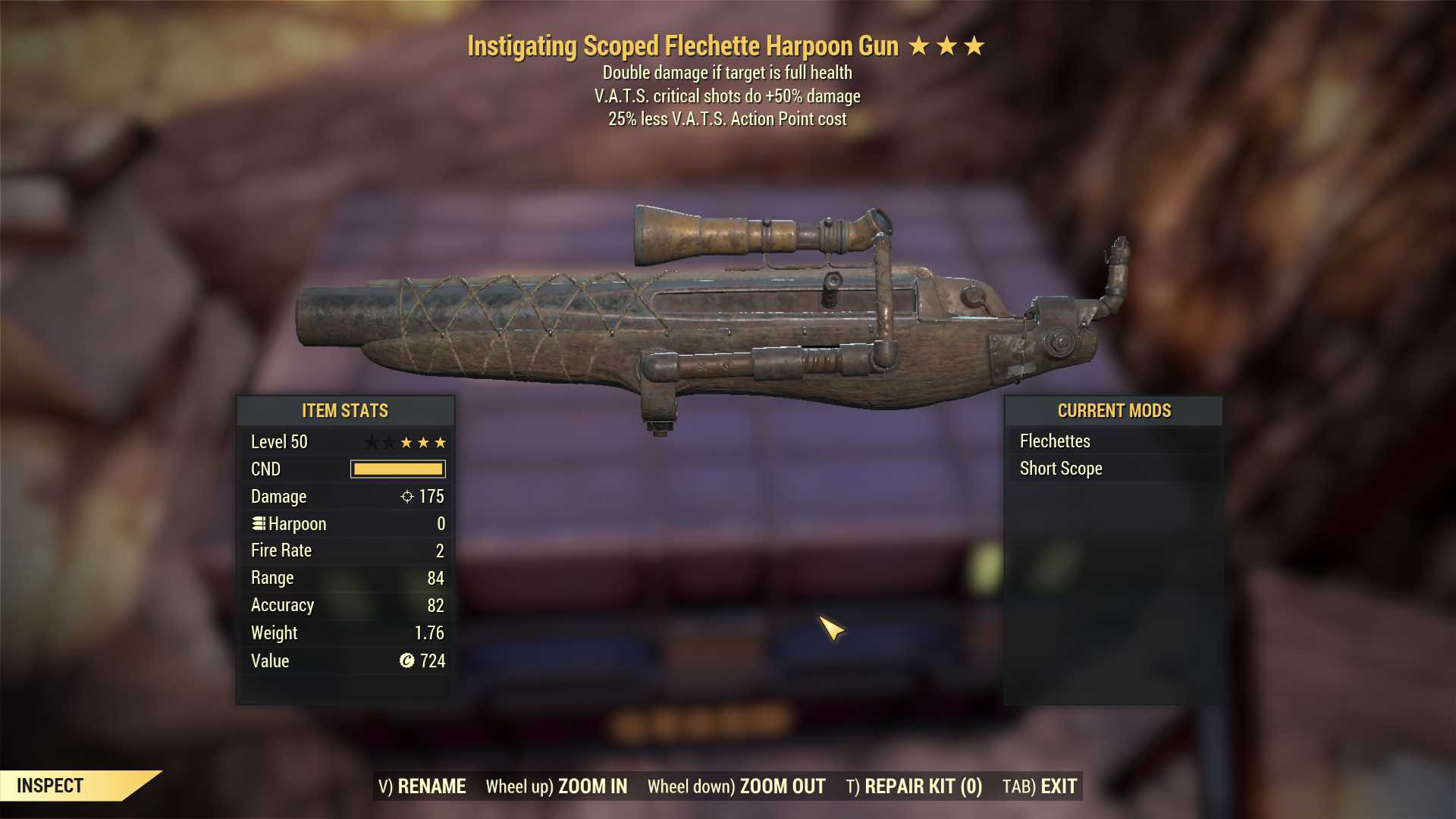This screenshot has width=1456, height=819.
Task: Click the rightmost gold star on the Level row
Action: click(x=441, y=442)
